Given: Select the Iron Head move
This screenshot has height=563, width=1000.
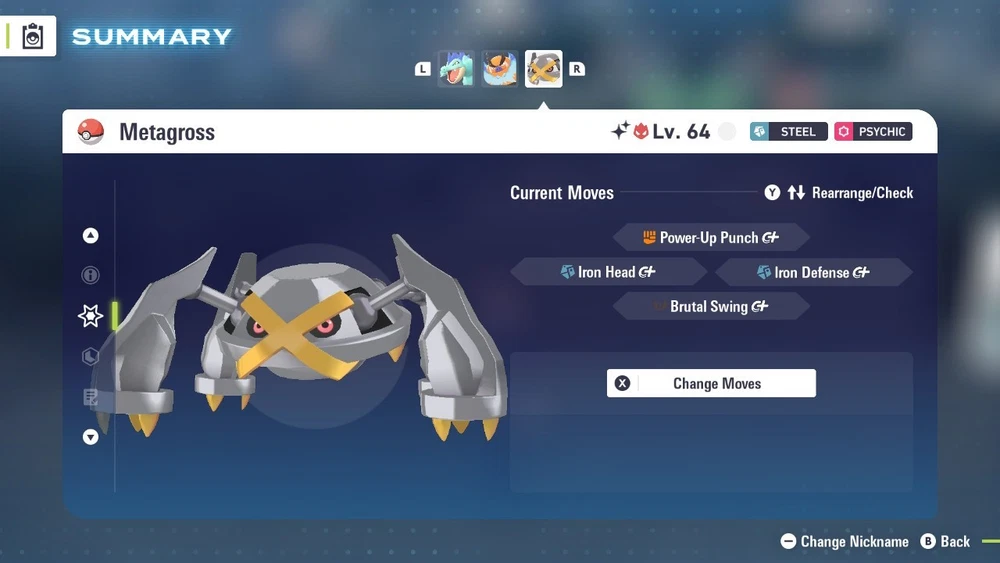Looking at the screenshot, I should (x=609, y=272).
